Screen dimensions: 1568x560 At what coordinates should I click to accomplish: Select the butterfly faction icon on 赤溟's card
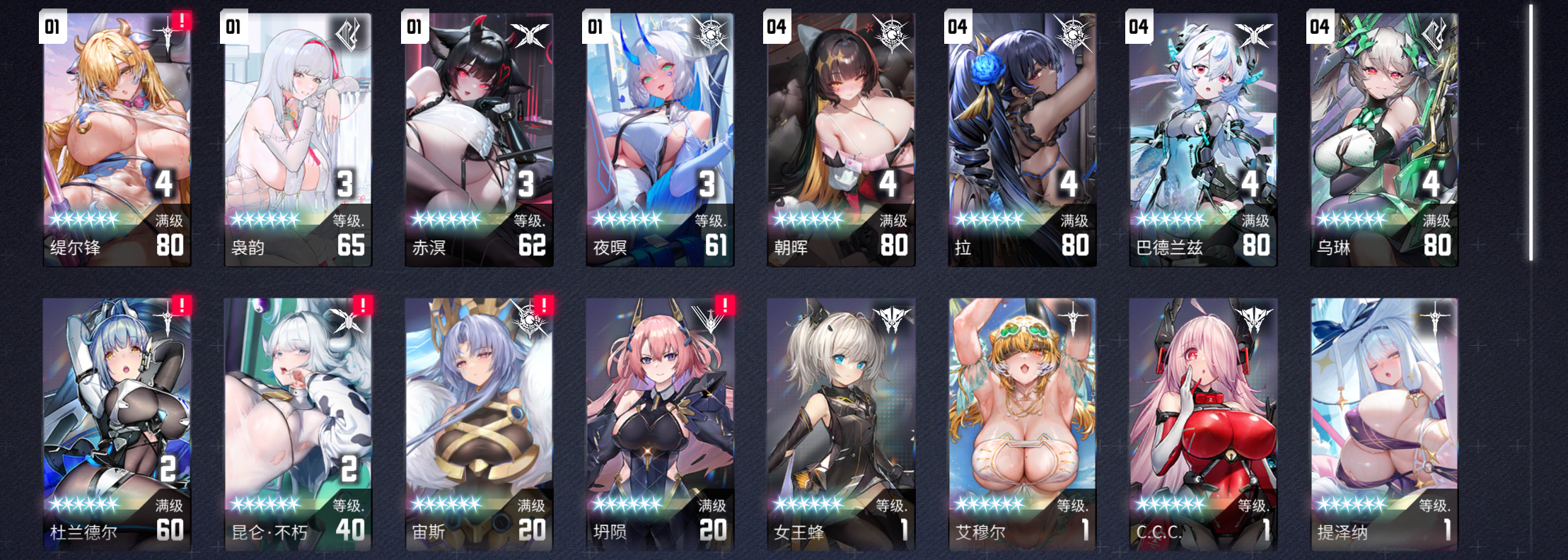(531, 34)
